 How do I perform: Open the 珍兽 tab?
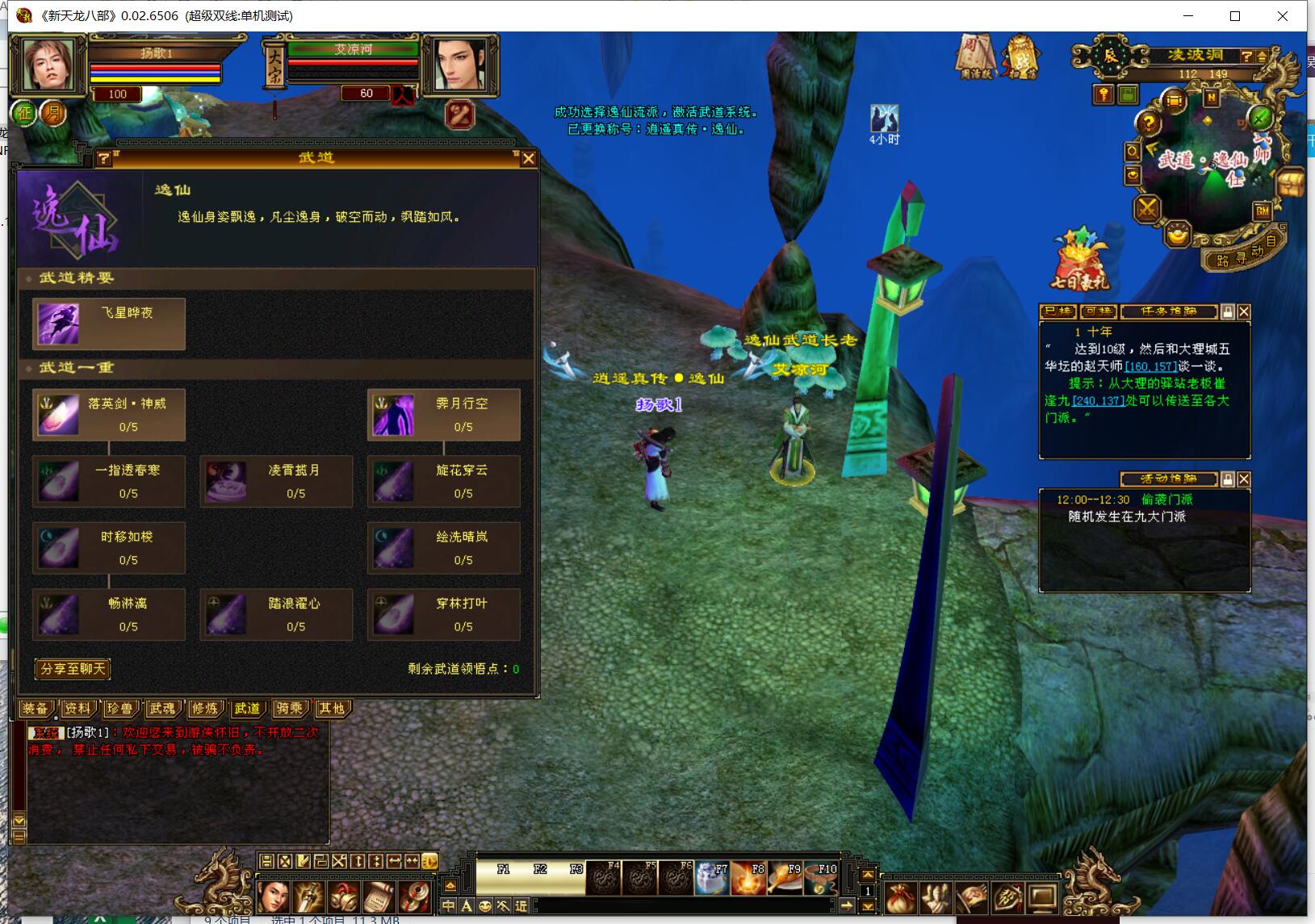119,709
